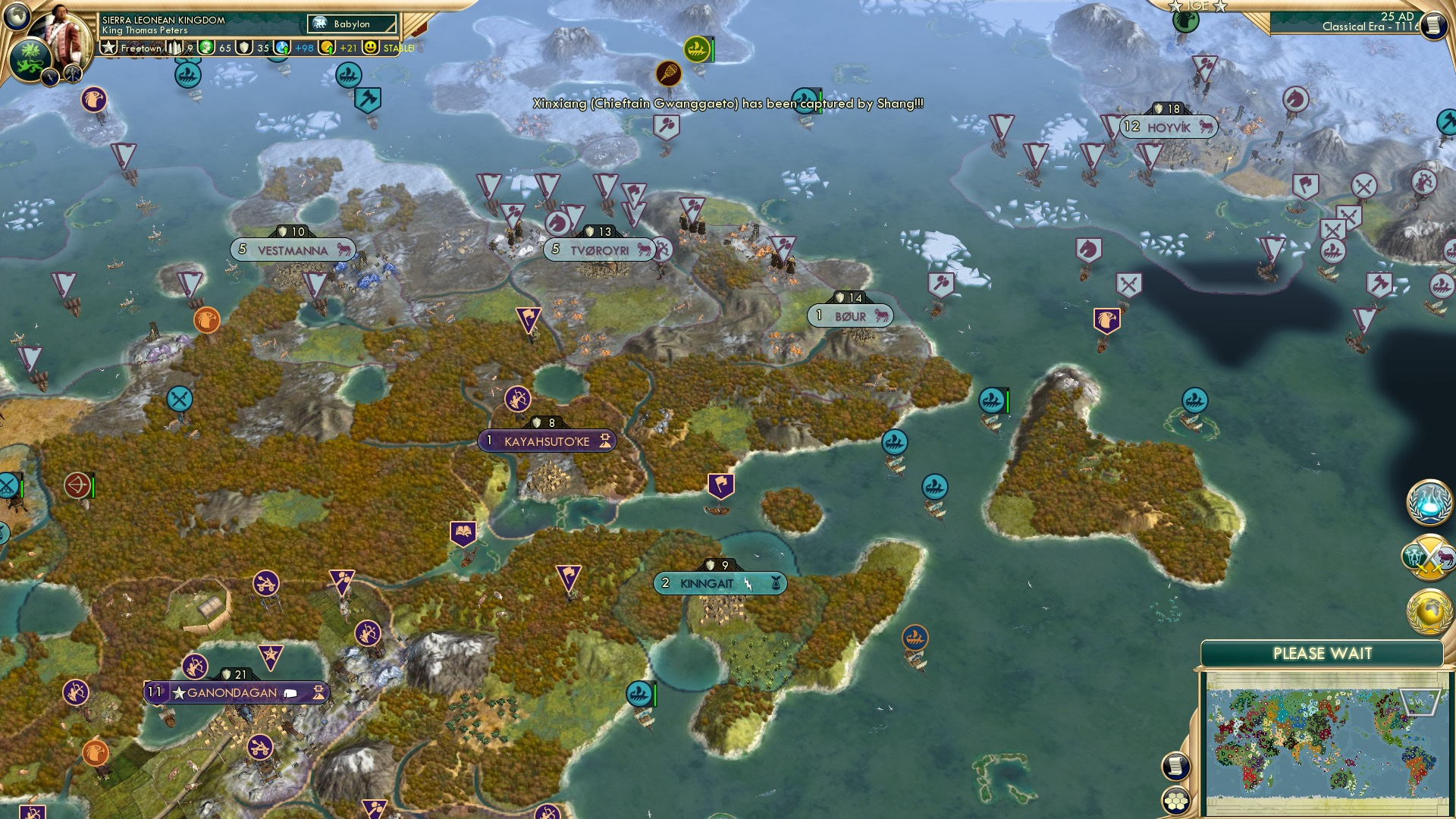The width and height of the screenshot is (1456, 819).
Task: Select the Ganondagan city banner
Action: click(233, 692)
